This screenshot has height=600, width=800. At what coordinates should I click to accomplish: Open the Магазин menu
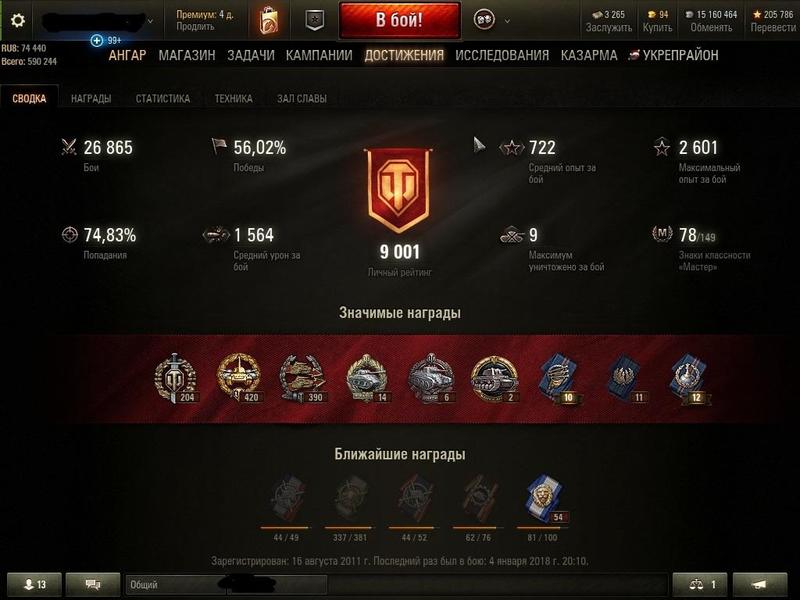point(187,55)
